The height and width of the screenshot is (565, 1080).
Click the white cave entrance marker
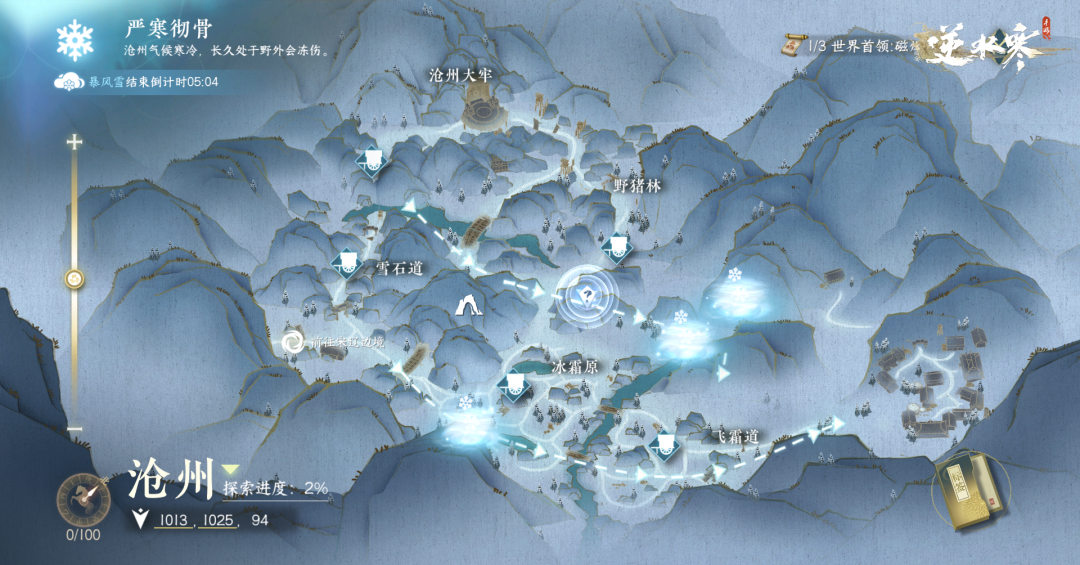coord(466,306)
